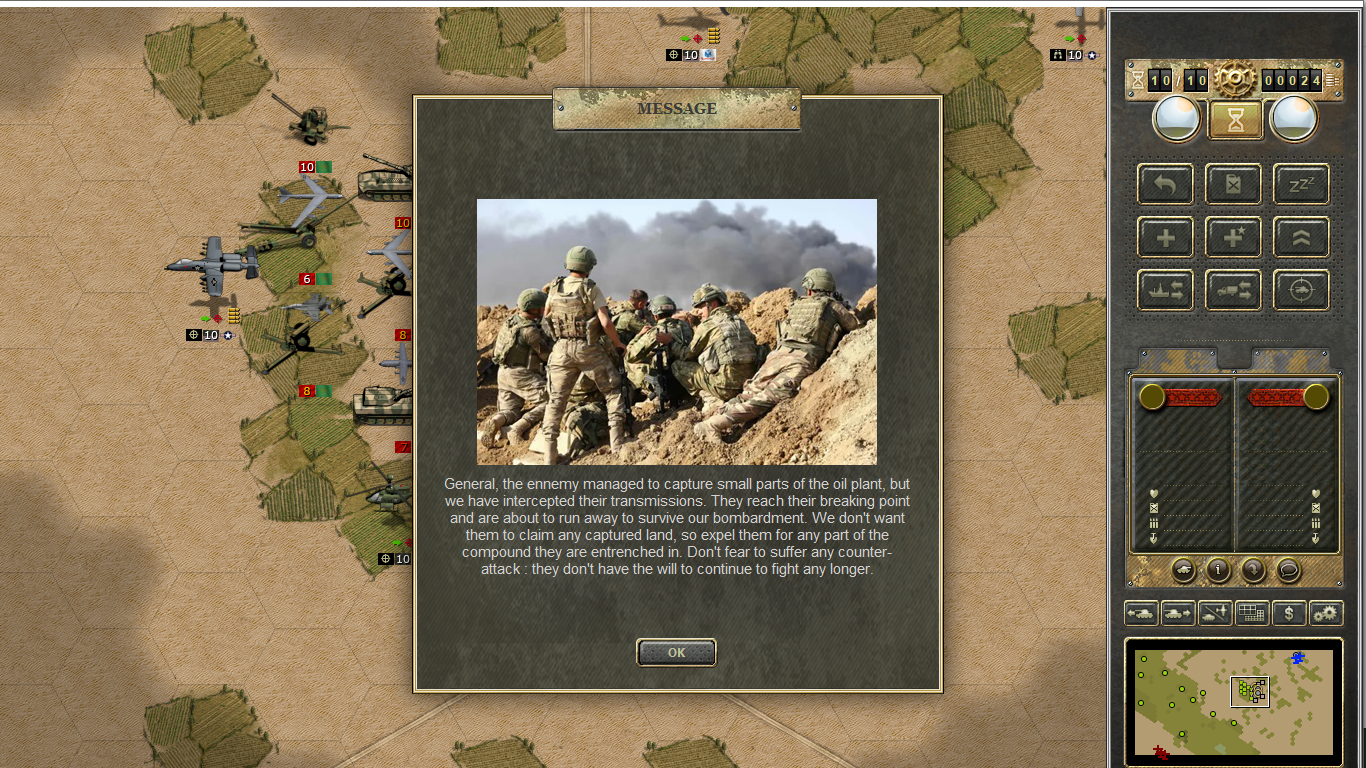Select the previous unit tank-left-arrow button

point(1141,613)
